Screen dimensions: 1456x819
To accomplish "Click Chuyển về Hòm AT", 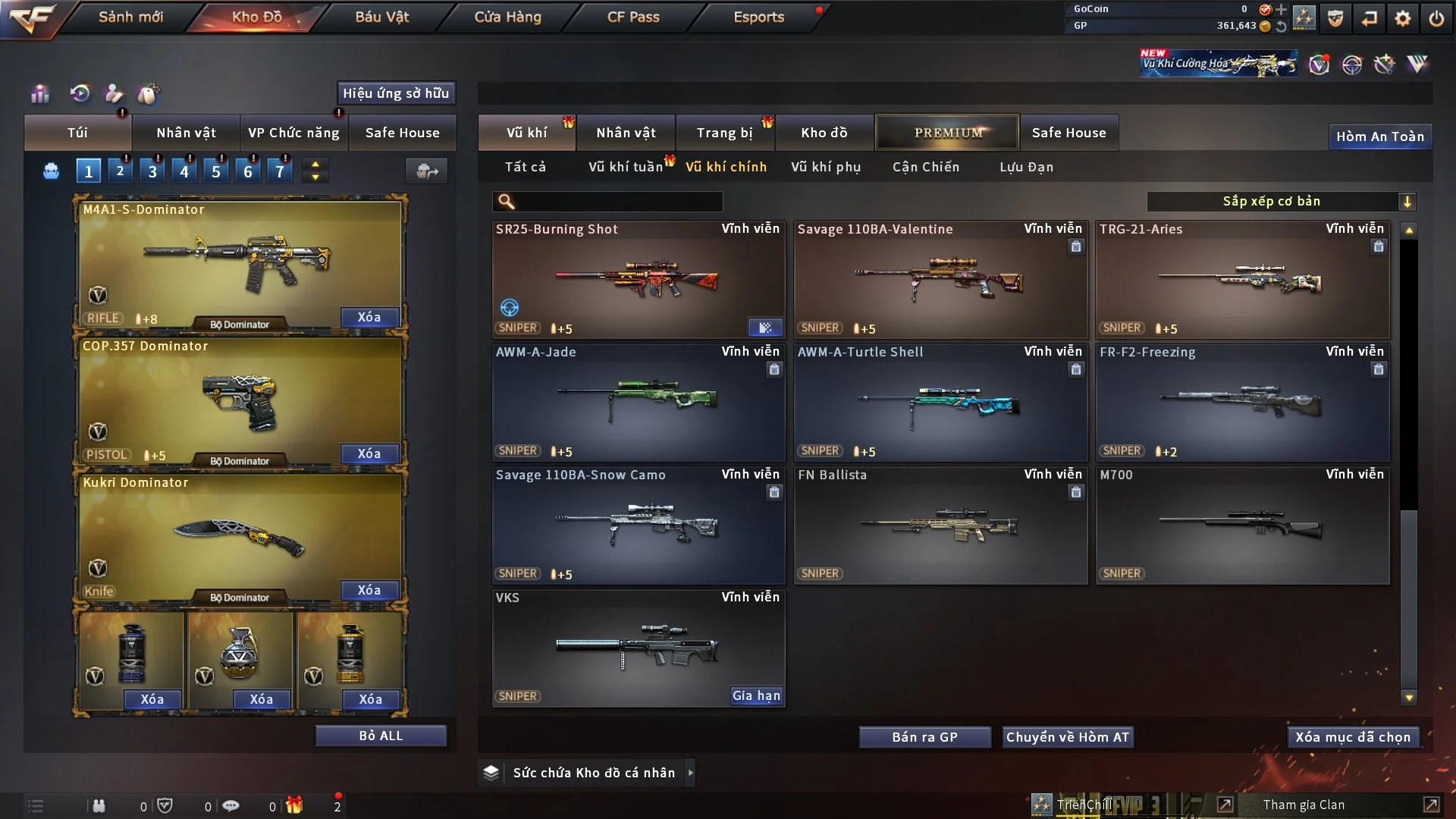I will tap(1068, 737).
